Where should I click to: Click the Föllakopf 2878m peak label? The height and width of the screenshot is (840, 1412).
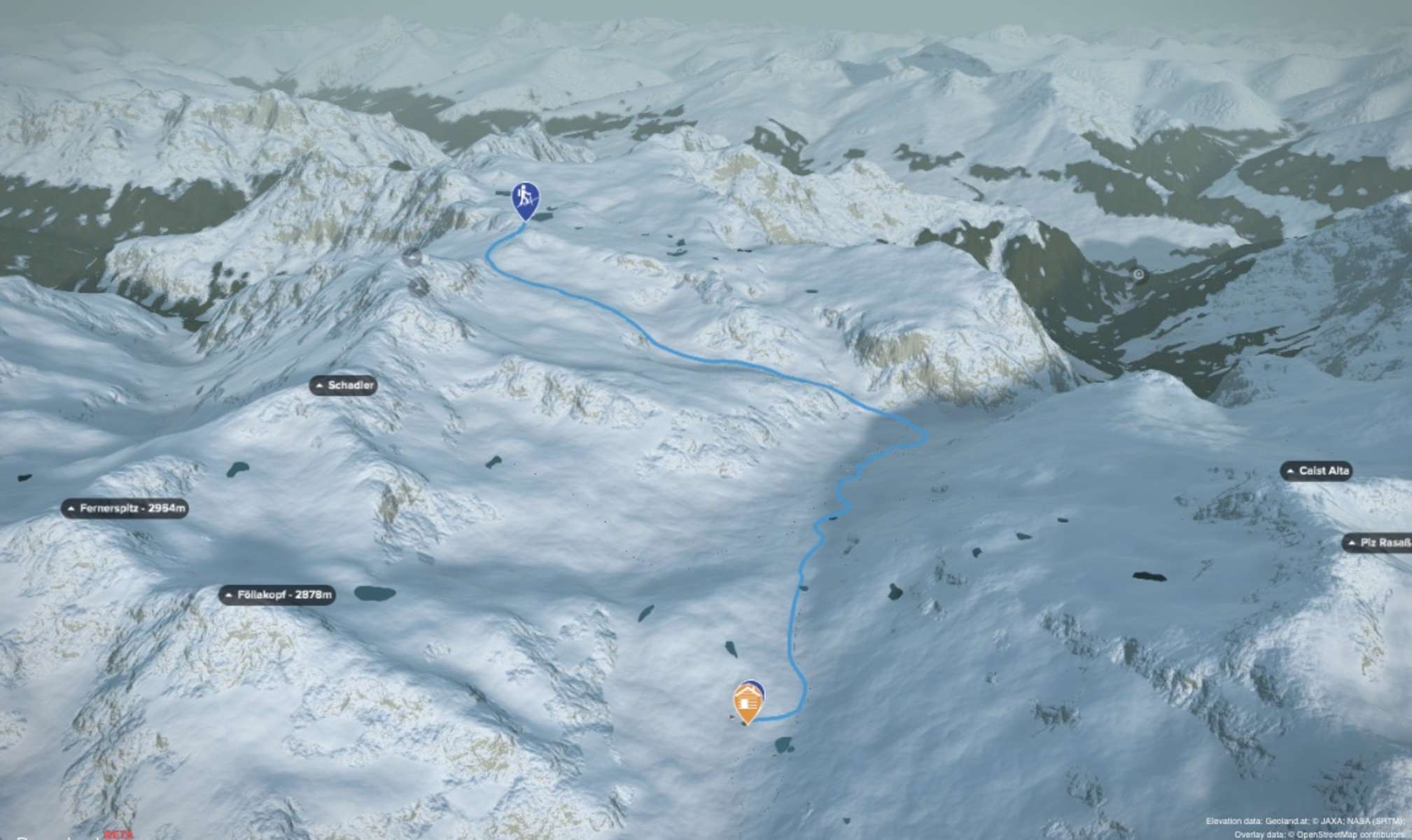click(x=278, y=595)
